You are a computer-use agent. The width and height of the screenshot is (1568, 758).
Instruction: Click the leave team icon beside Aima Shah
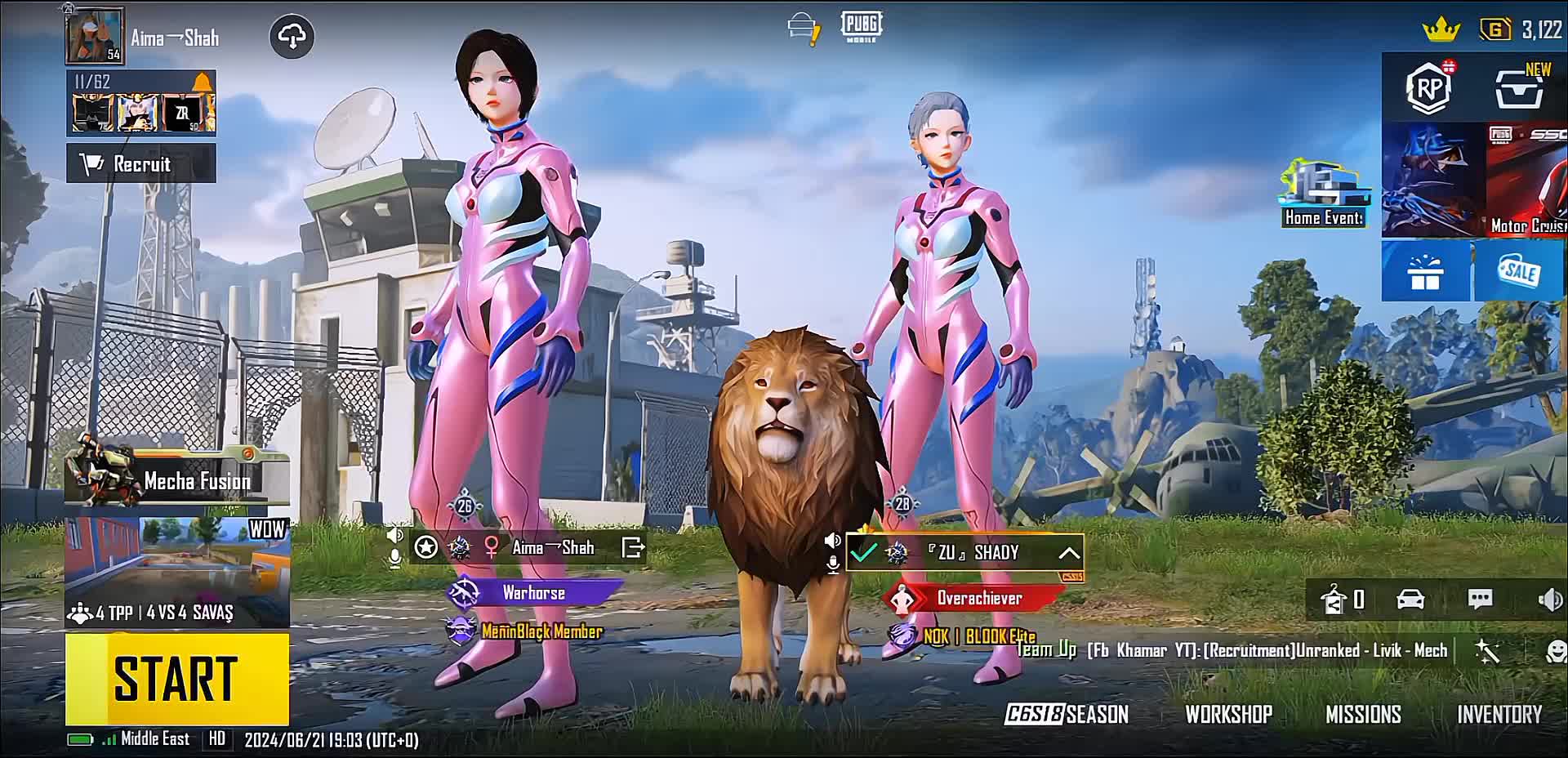coord(633,547)
